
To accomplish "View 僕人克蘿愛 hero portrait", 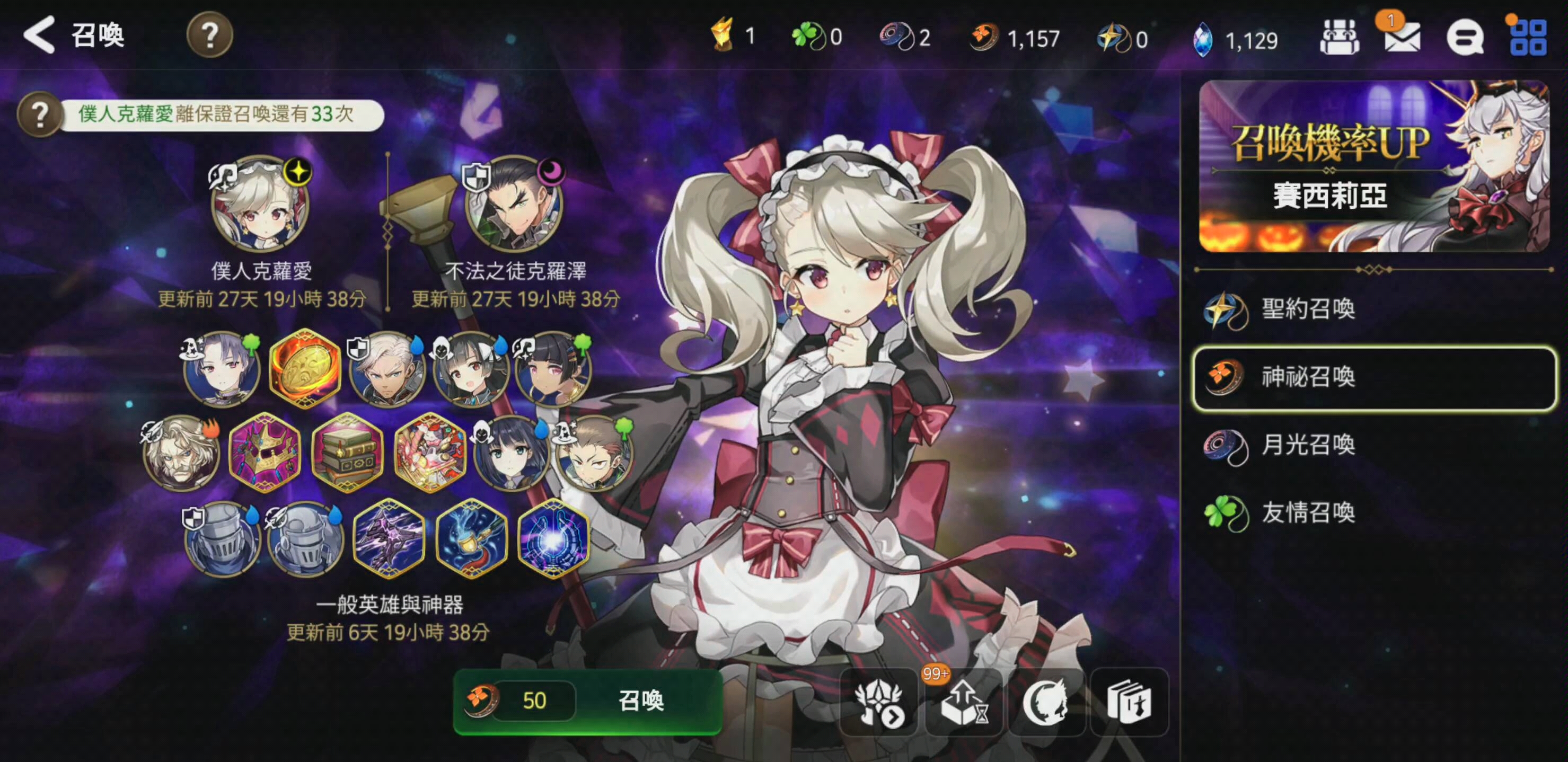I will (260, 205).
